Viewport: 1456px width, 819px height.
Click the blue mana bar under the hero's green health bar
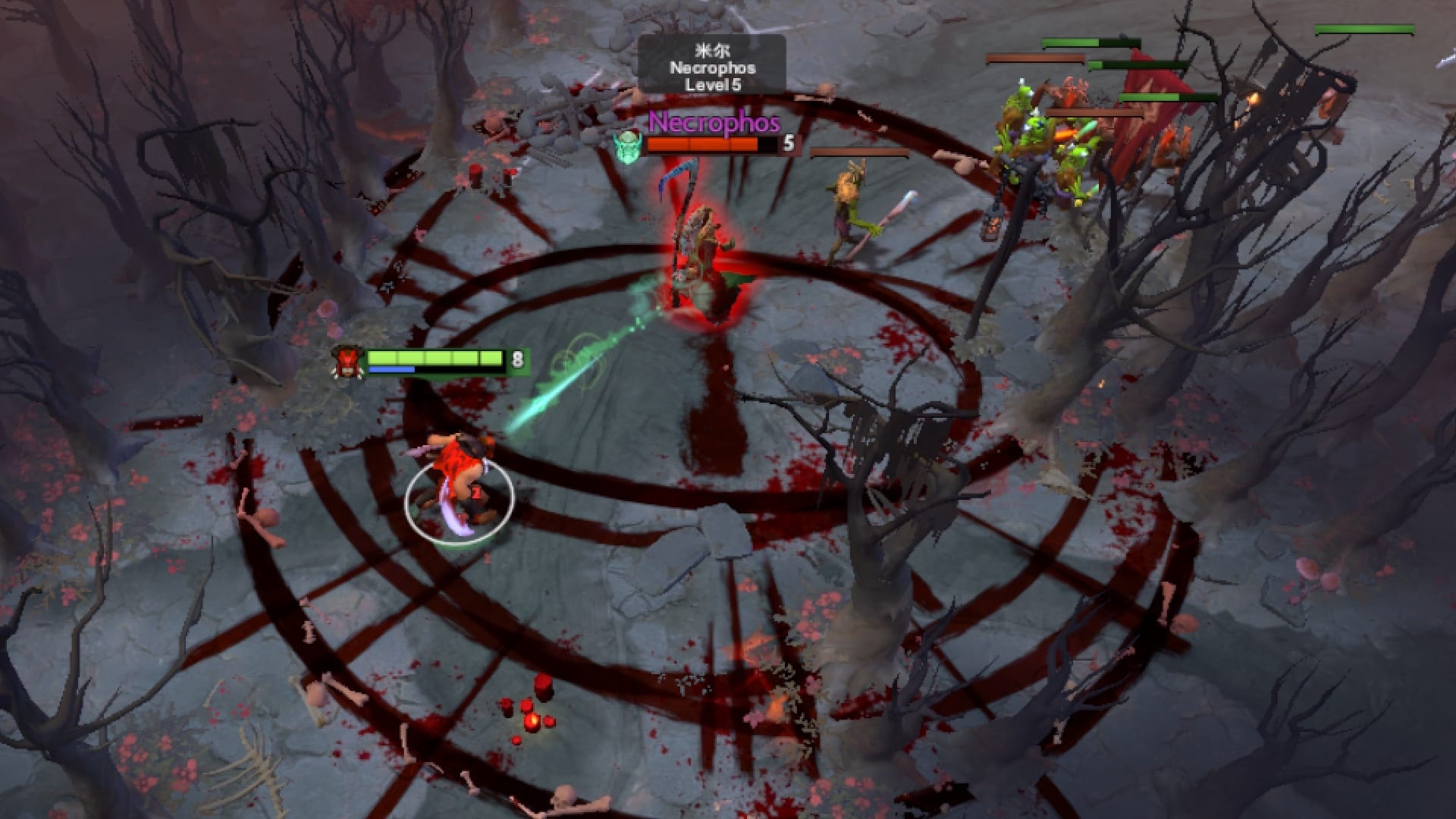click(x=391, y=371)
